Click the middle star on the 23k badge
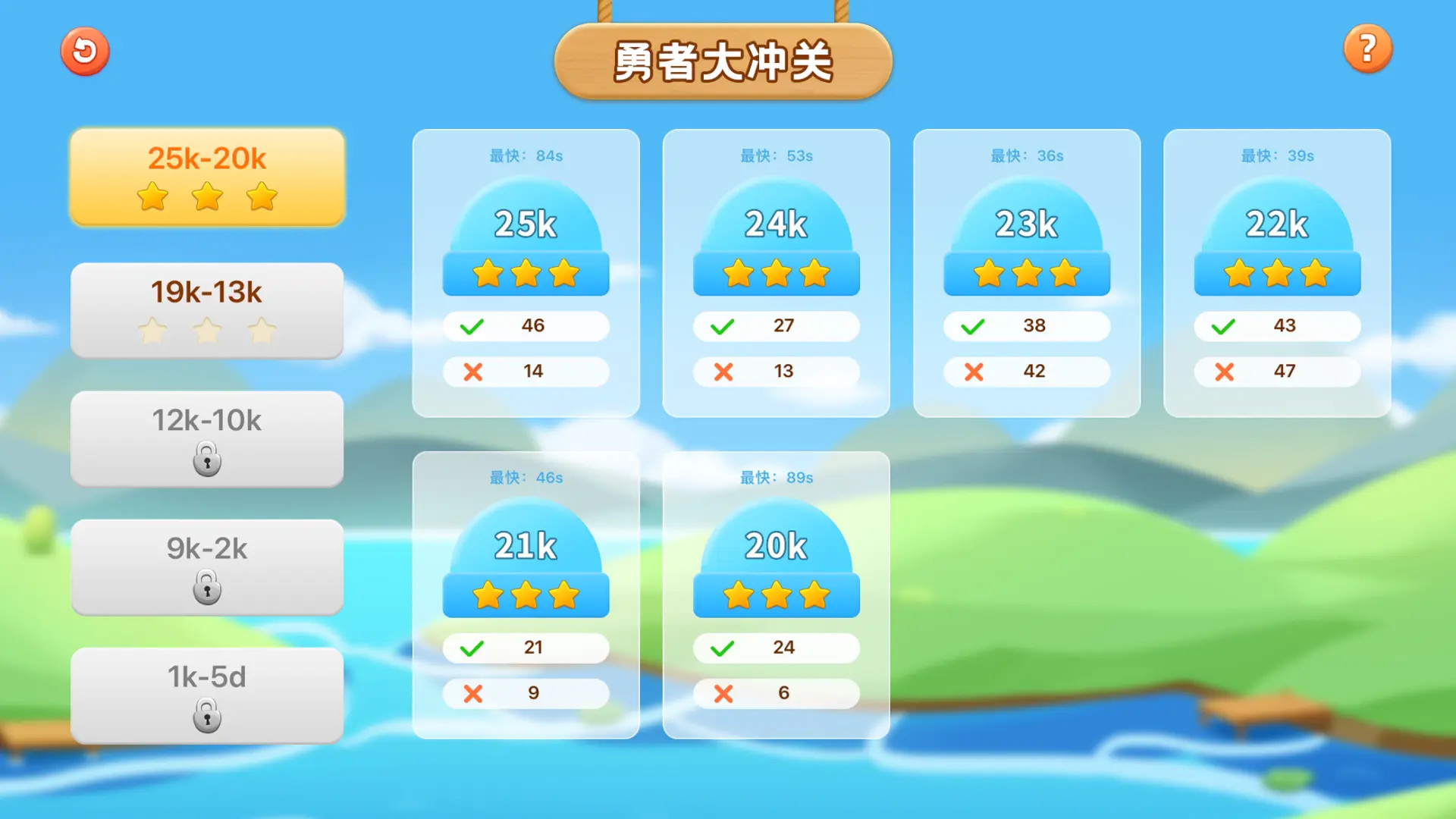The height and width of the screenshot is (819, 1456). click(1025, 272)
